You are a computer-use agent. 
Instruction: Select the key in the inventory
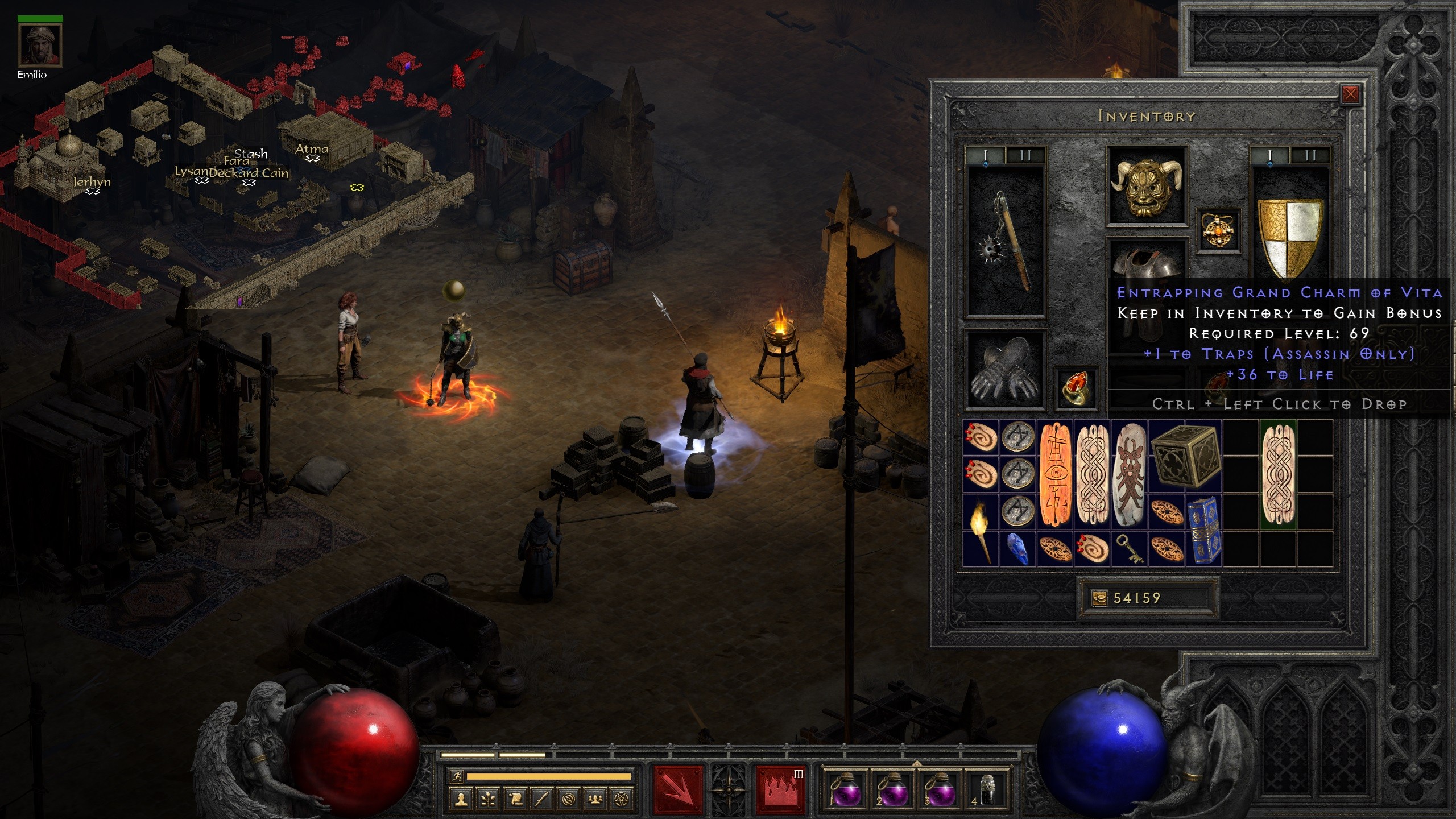(1129, 549)
